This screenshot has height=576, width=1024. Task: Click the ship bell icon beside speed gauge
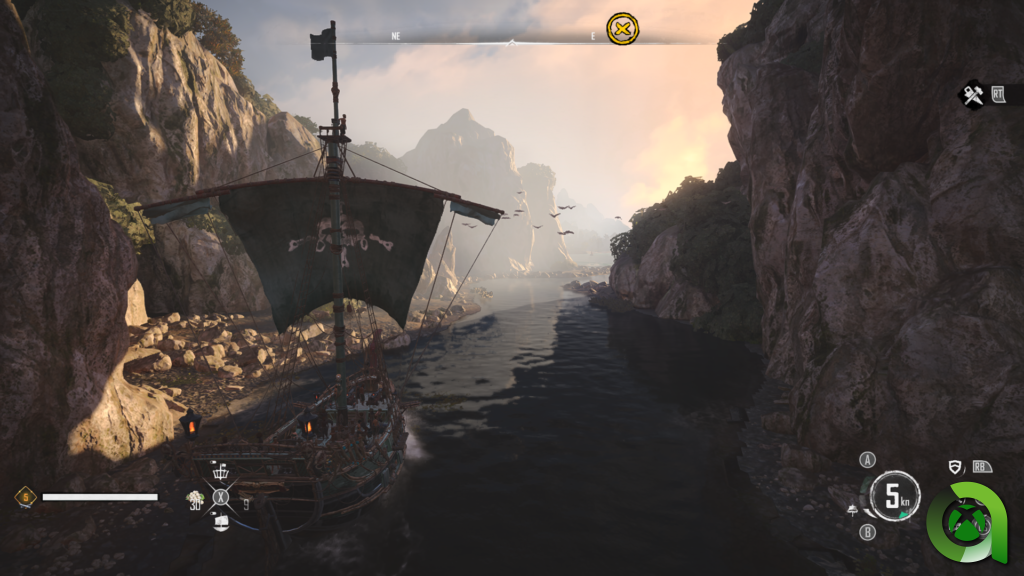[851, 511]
